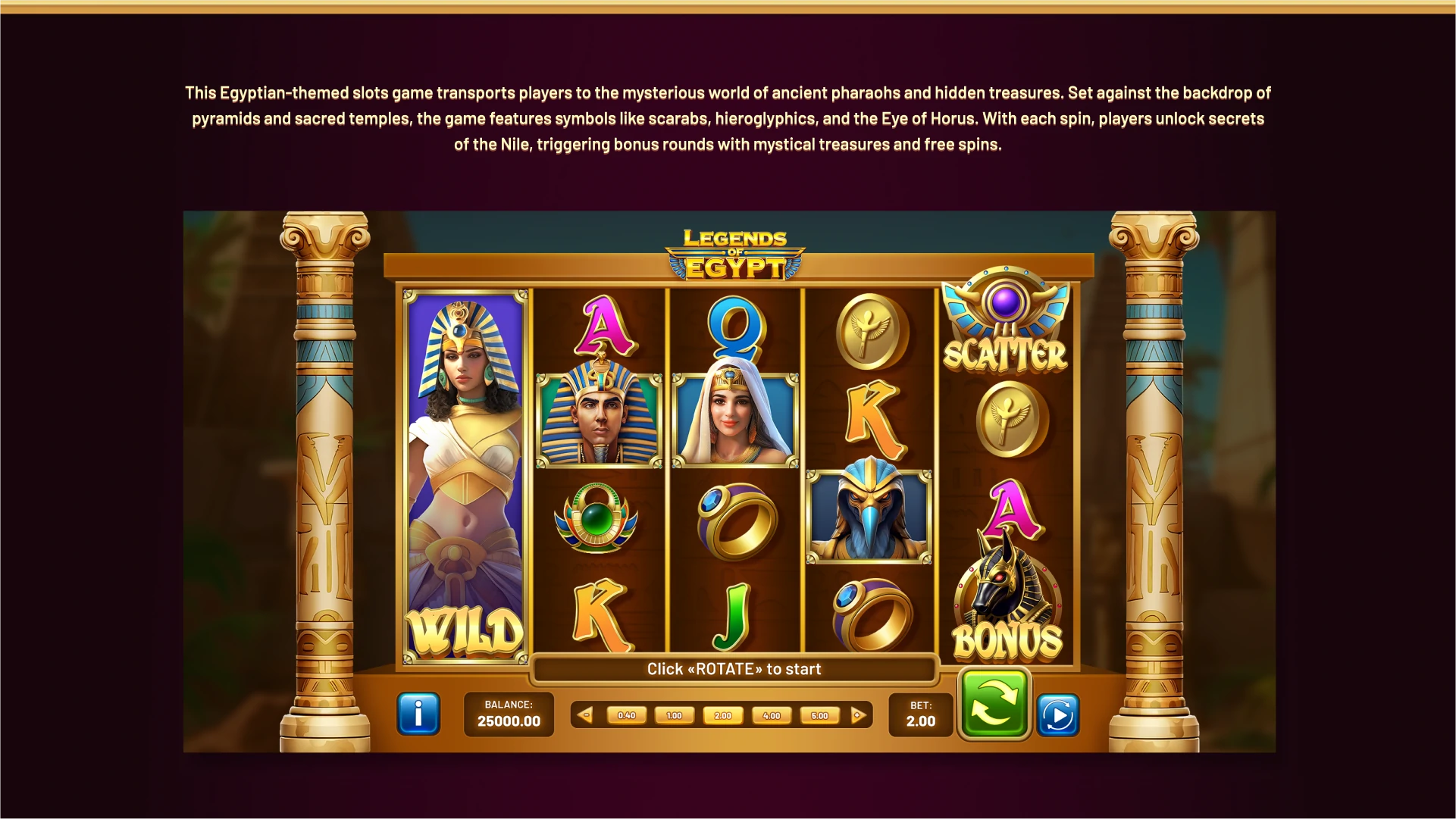The height and width of the screenshot is (819, 1456).
Task: Open game info via the blue "i" icon
Action: (418, 713)
